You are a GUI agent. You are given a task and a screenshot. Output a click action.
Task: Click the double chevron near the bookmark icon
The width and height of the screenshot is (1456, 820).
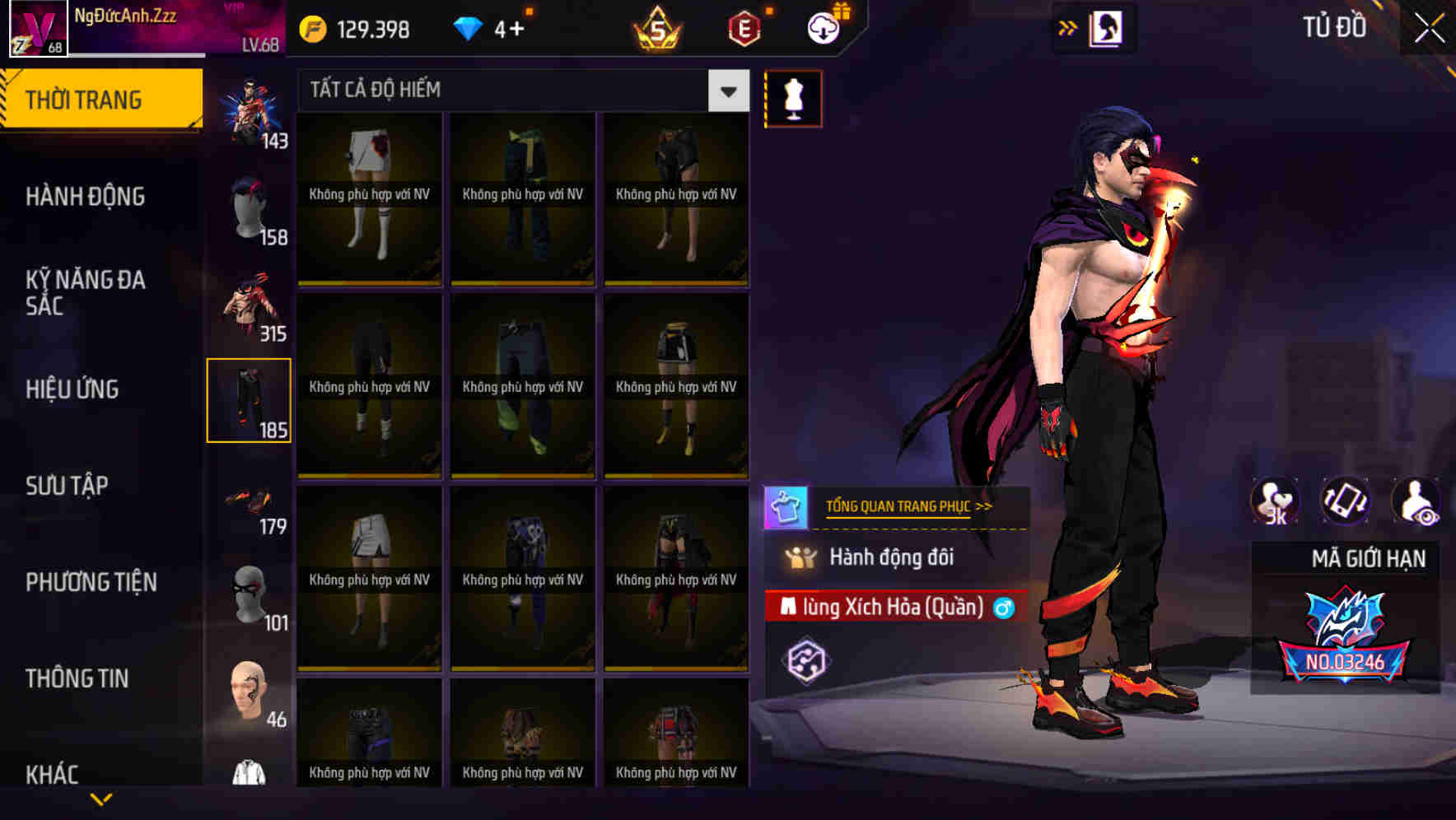(x=1068, y=27)
